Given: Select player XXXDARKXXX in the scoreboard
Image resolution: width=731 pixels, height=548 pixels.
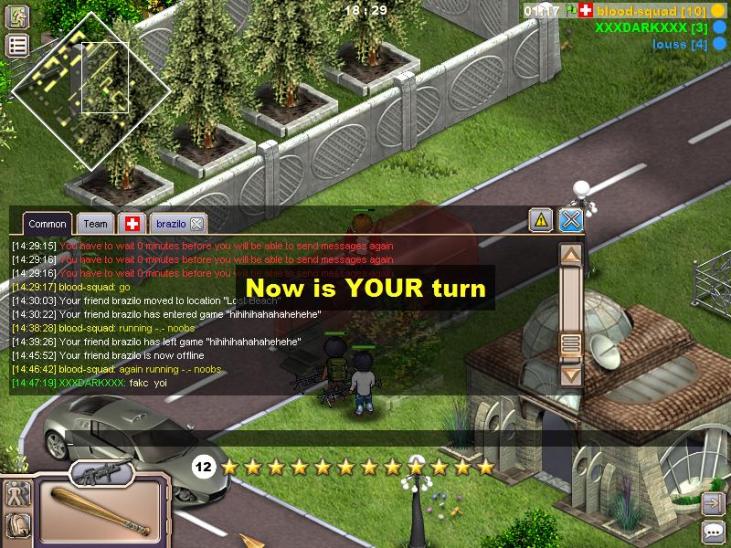Looking at the screenshot, I should [x=651, y=27].
